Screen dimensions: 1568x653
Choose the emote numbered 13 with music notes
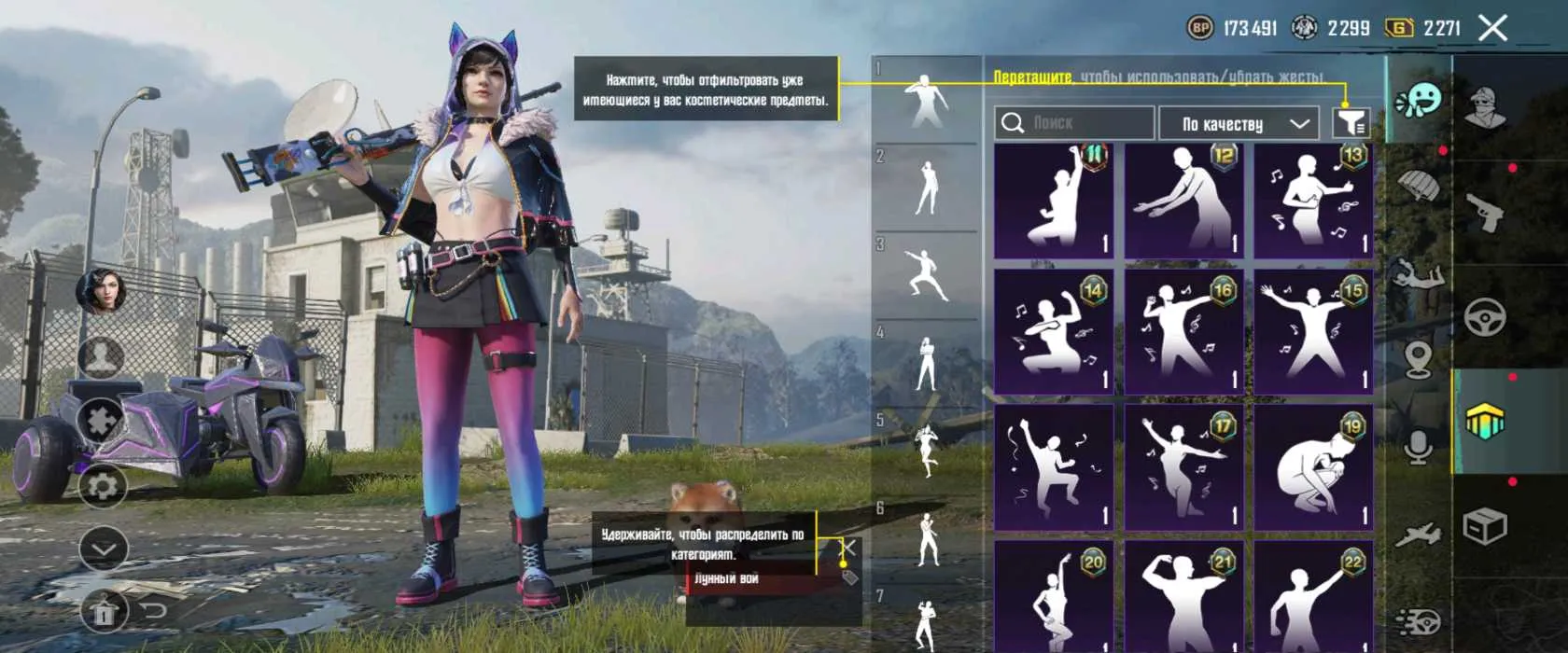click(1313, 201)
